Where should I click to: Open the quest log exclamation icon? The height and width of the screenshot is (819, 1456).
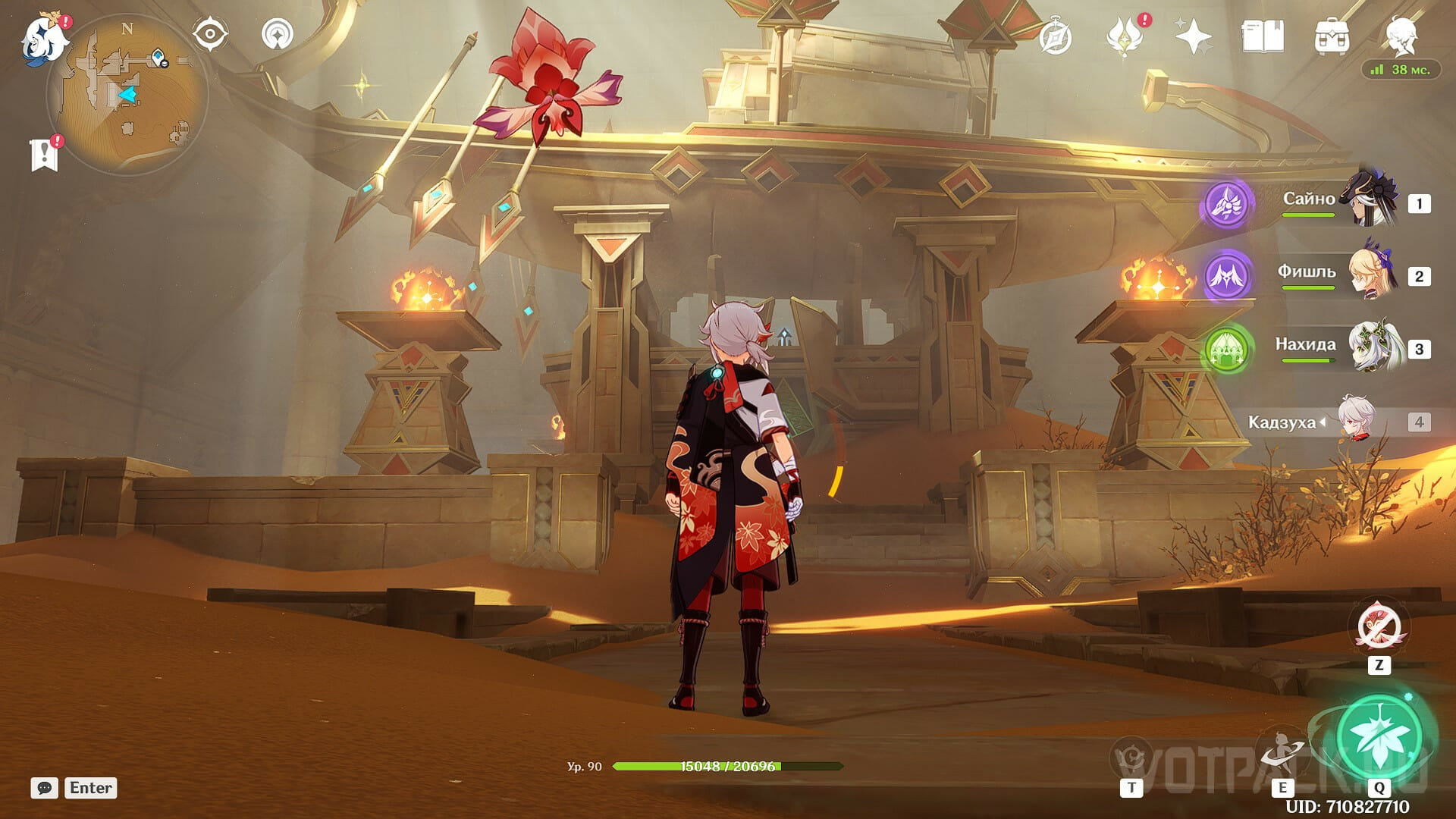click(45, 155)
